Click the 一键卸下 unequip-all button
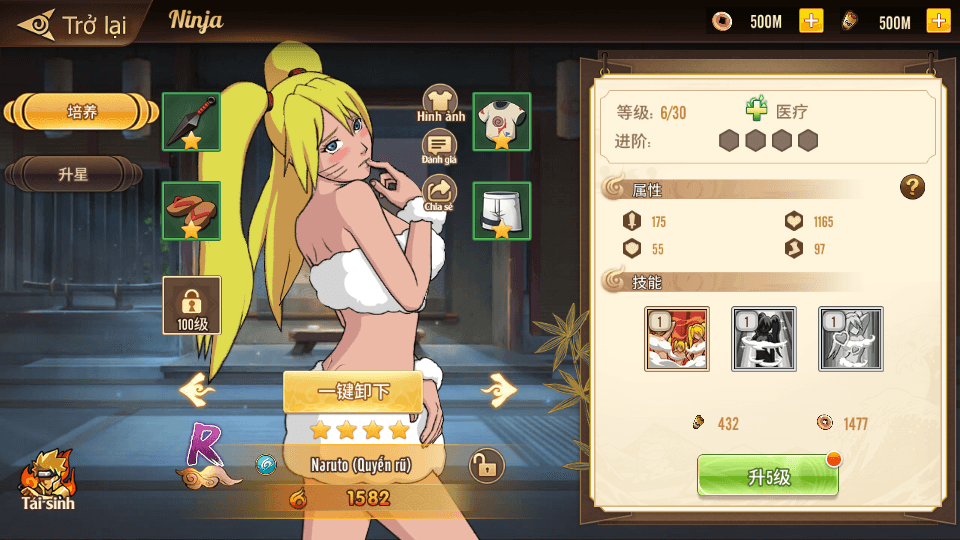The width and height of the screenshot is (960, 540). [x=352, y=391]
